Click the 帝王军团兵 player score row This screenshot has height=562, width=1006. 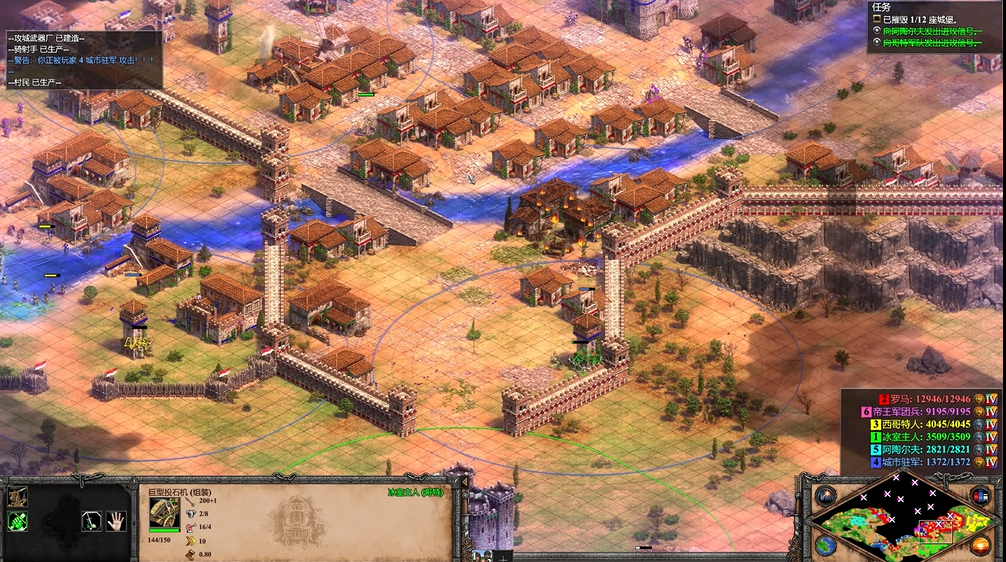click(x=918, y=411)
